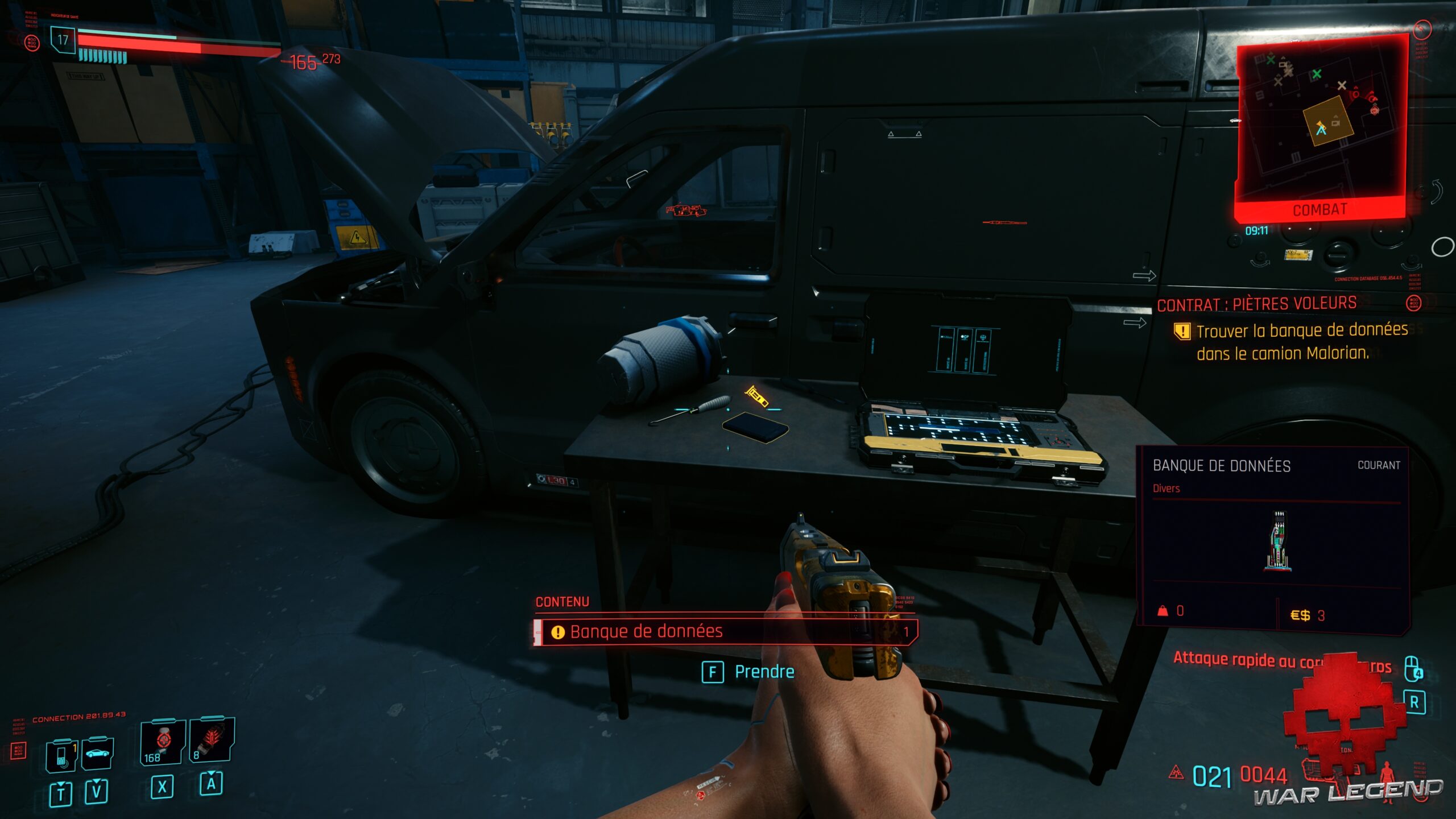The height and width of the screenshot is (819, 1456).
Task: Select the vehicle summon car icon
Action: [97, 753]
